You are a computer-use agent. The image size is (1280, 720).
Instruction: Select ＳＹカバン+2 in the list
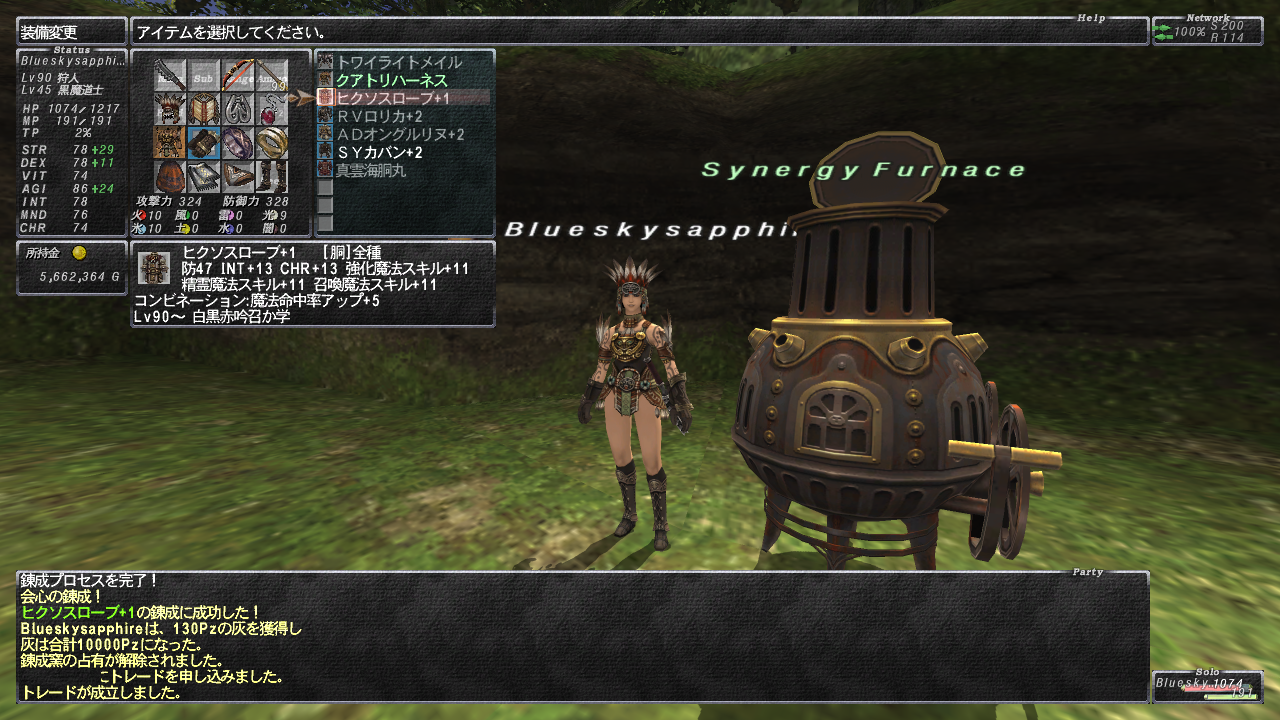pos(379,152)
